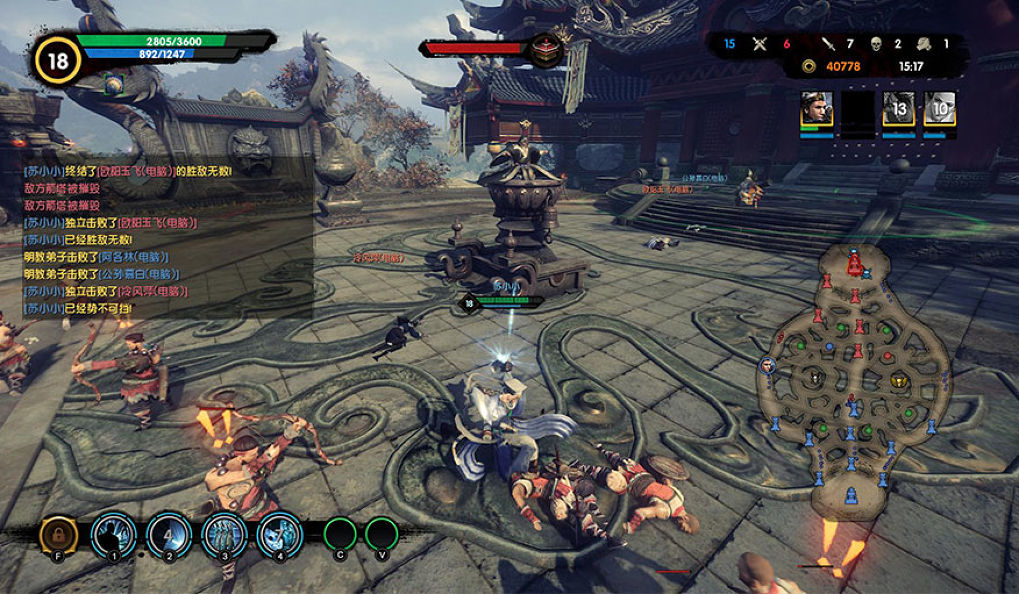Viewport: 1019px width, 594px height.
Task: Select the empty V item slot
Action: 381,534
